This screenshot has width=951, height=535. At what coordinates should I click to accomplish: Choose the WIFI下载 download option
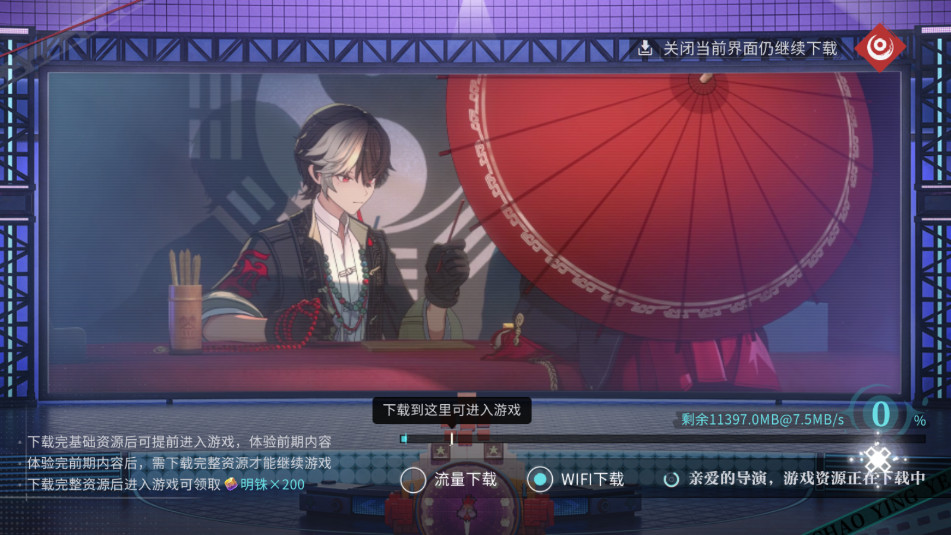click(540, 480)
